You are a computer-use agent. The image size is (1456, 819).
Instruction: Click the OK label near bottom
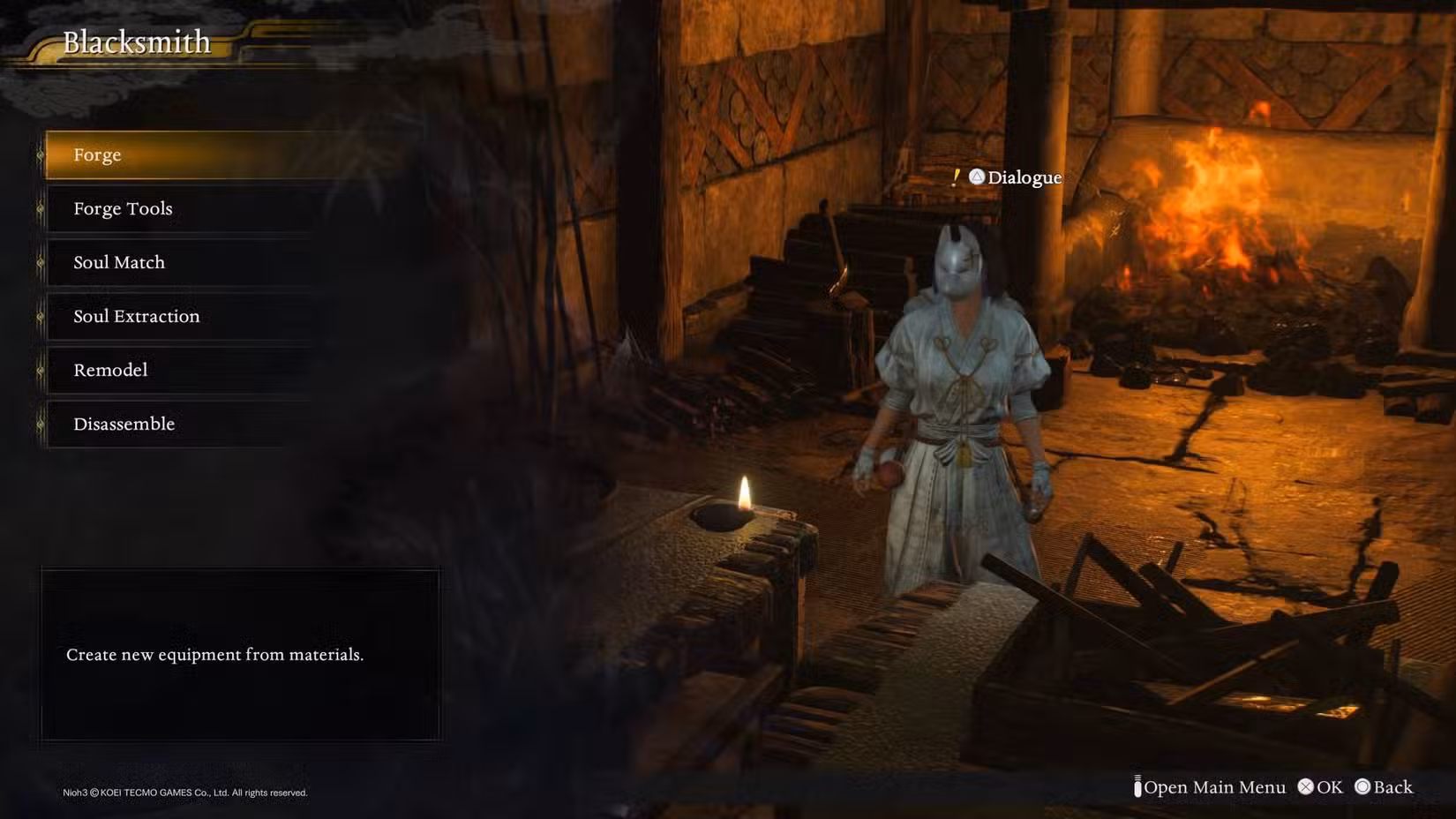coord(1327,787)
